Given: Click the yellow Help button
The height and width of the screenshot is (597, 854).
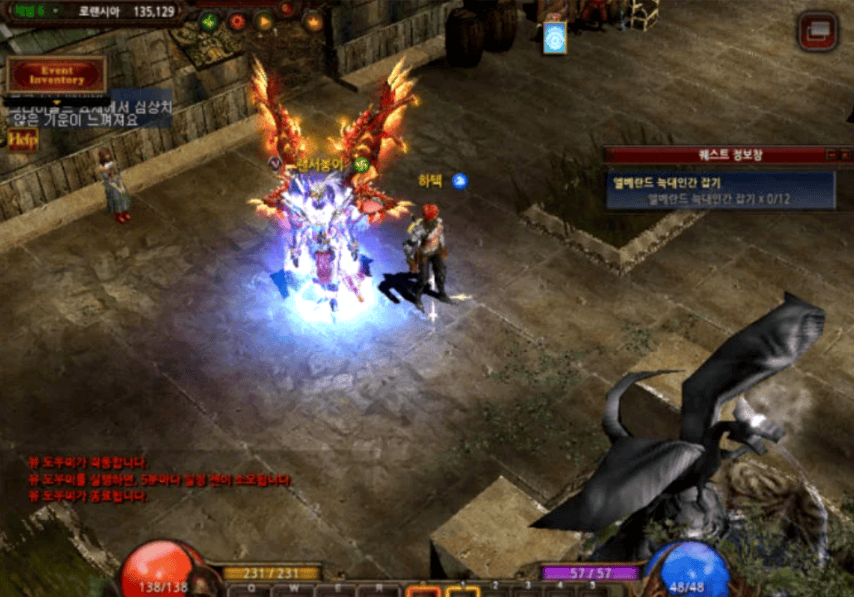Looking at the screenshot, I should point(22,140).
